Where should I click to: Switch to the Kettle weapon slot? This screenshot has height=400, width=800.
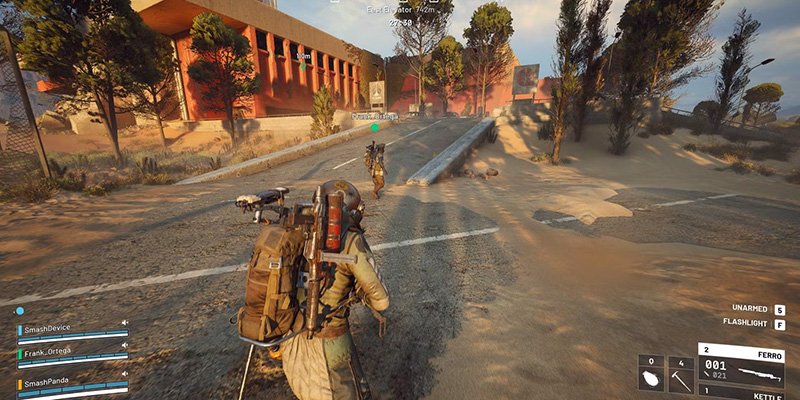(740, 393)
